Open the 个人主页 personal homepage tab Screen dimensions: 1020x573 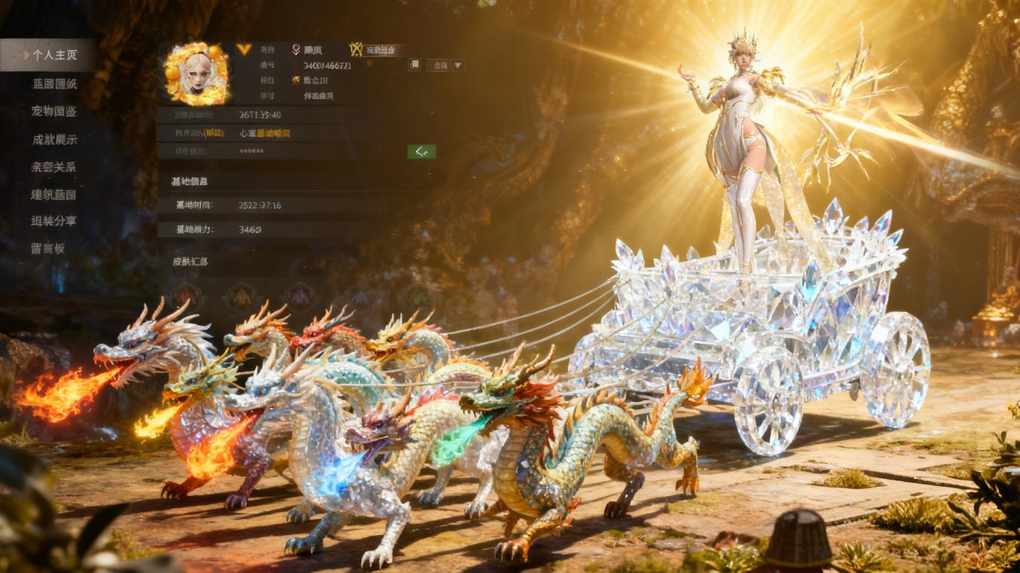click(x=54, y=55)
